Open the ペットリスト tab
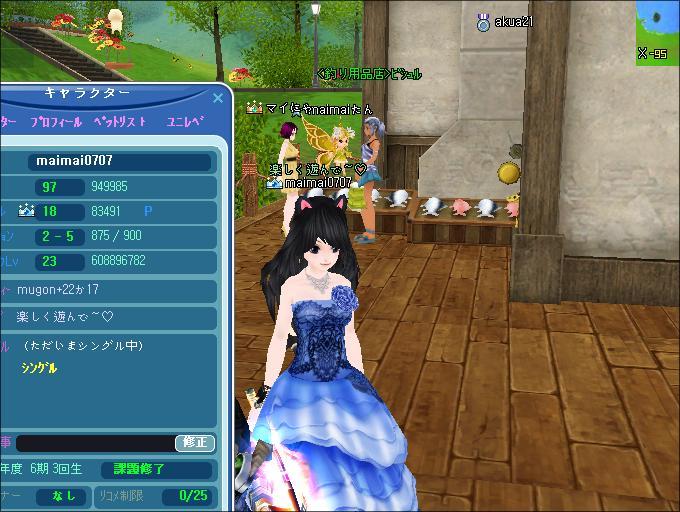Screen dimensions: 680x512 120,122
